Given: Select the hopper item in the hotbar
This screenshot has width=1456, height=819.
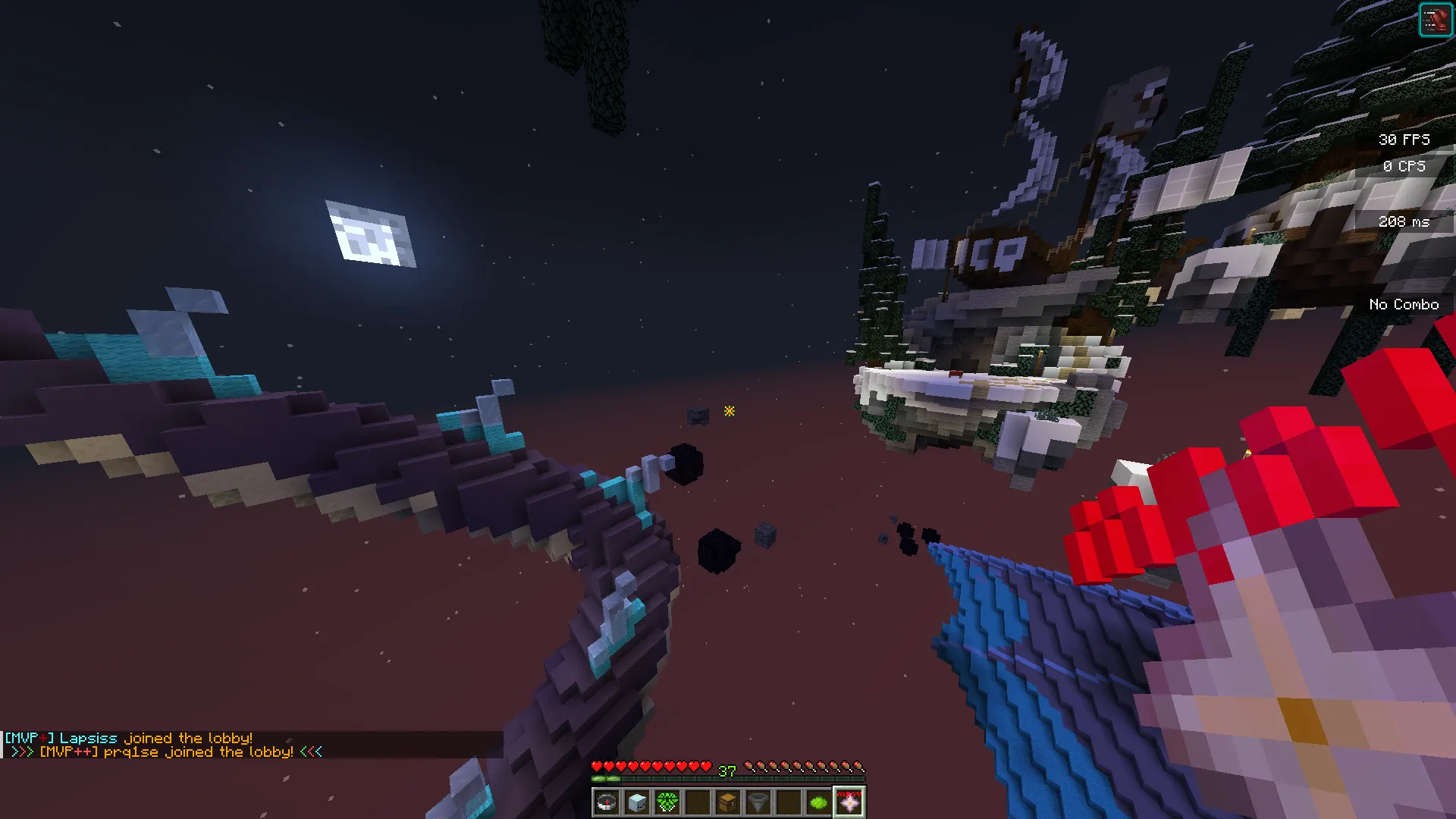Looking at the screenshot, I should 758,802.
